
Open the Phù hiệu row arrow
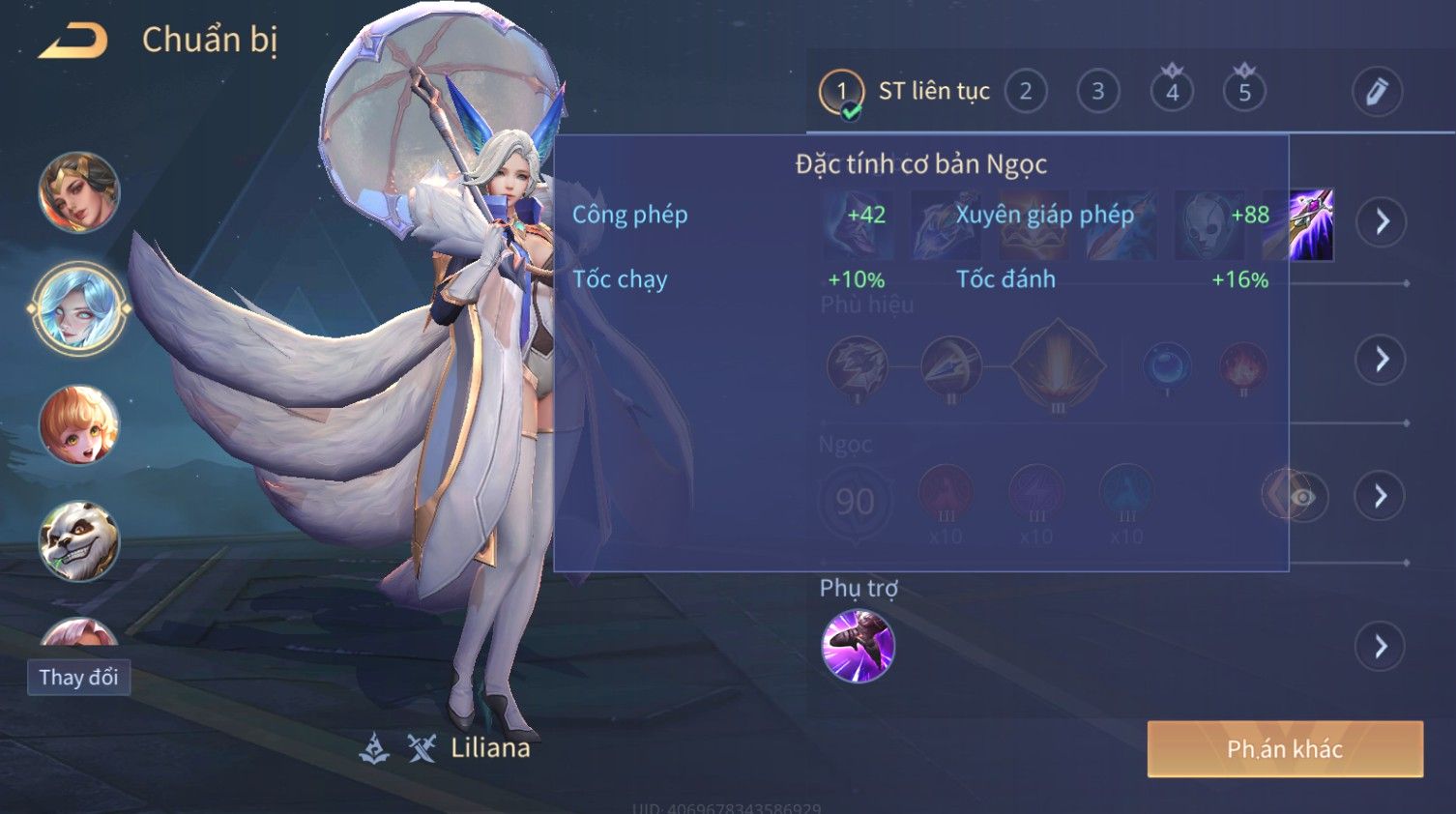coord(1382,360)
